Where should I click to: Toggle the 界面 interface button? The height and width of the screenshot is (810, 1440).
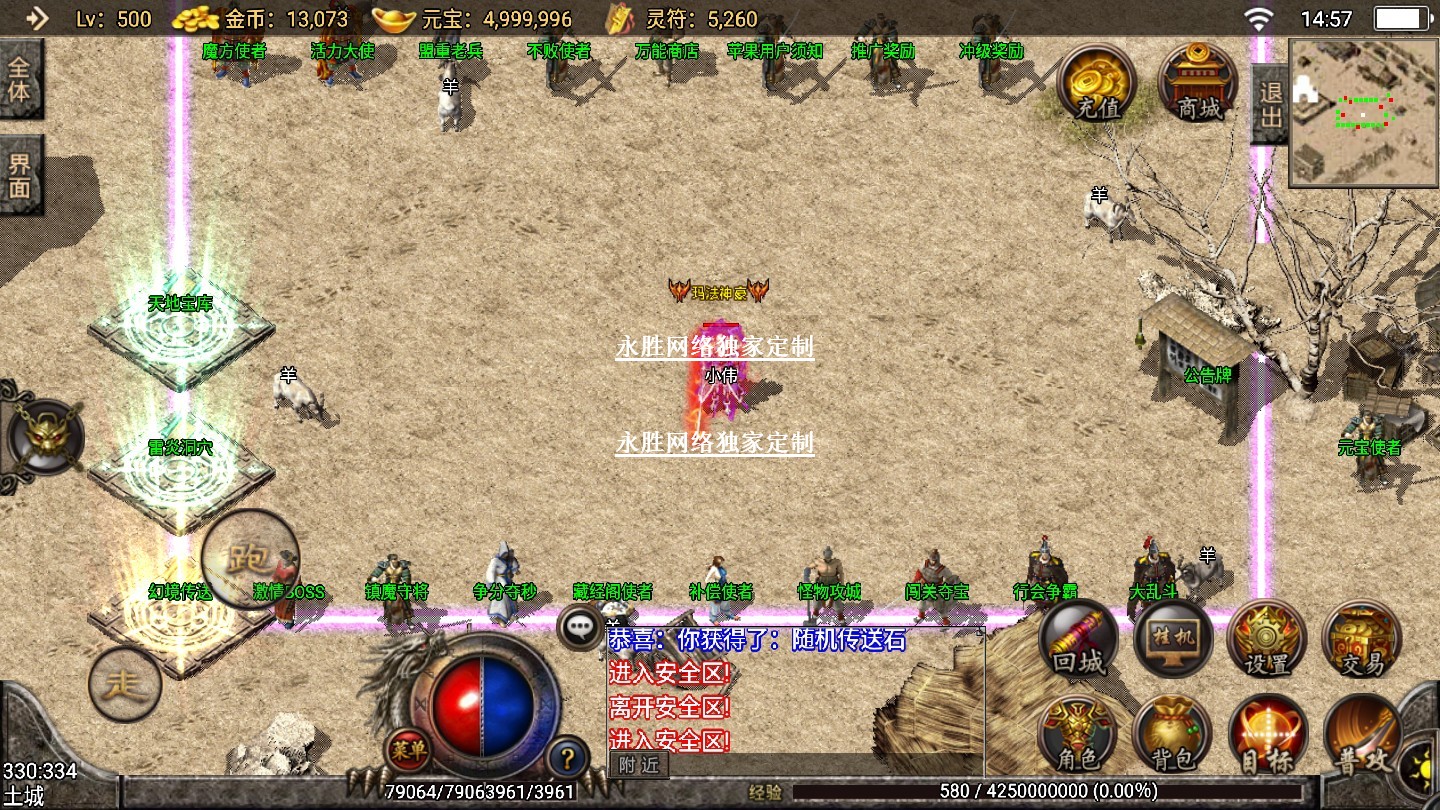pos(20,175)
